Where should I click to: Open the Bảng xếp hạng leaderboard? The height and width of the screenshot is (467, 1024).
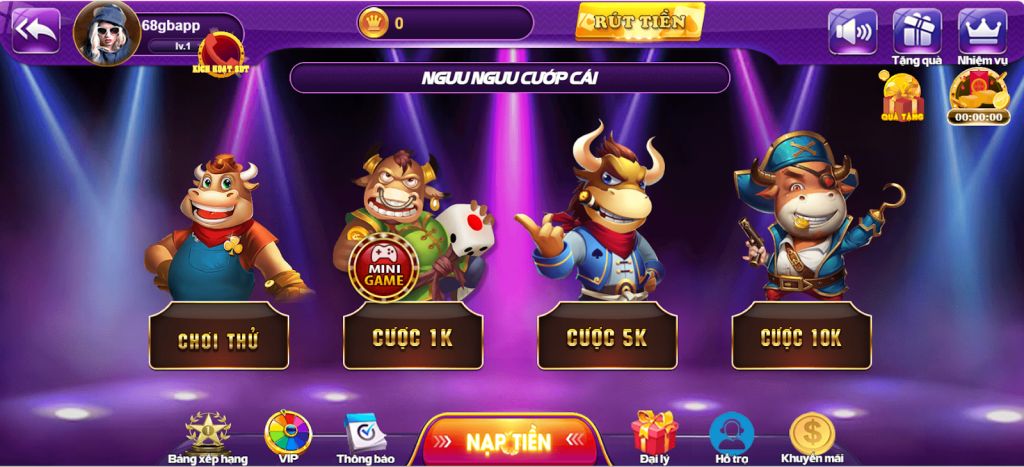208,436
